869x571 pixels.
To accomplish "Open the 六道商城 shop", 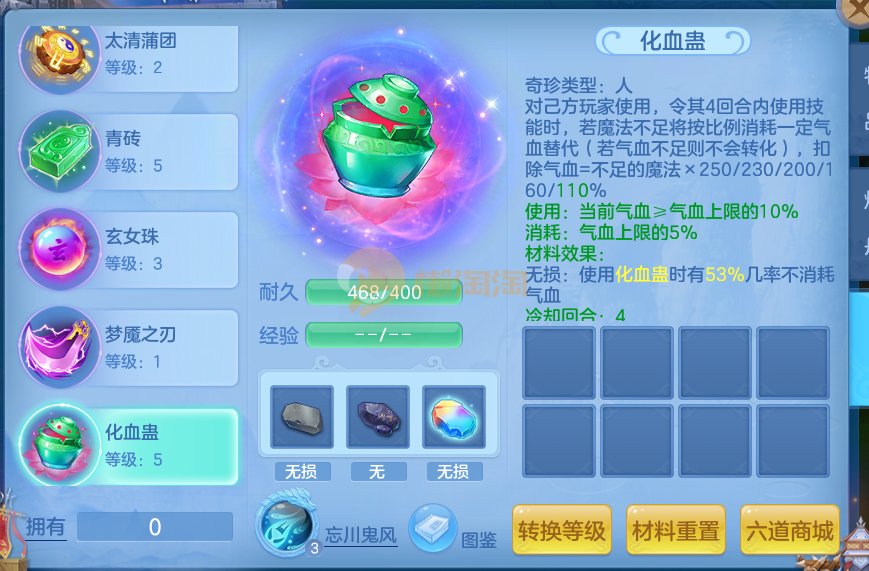I will tap(789, 531).
